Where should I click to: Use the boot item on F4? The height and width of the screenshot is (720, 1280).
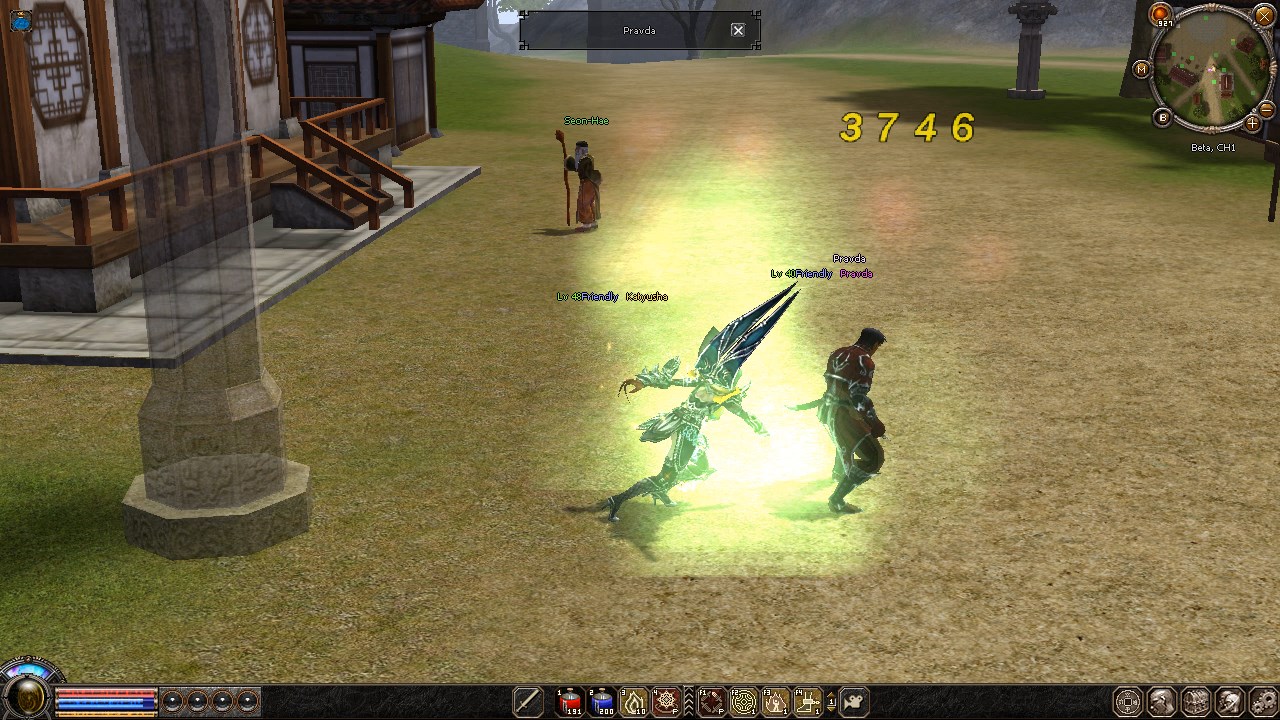(808, 702)
